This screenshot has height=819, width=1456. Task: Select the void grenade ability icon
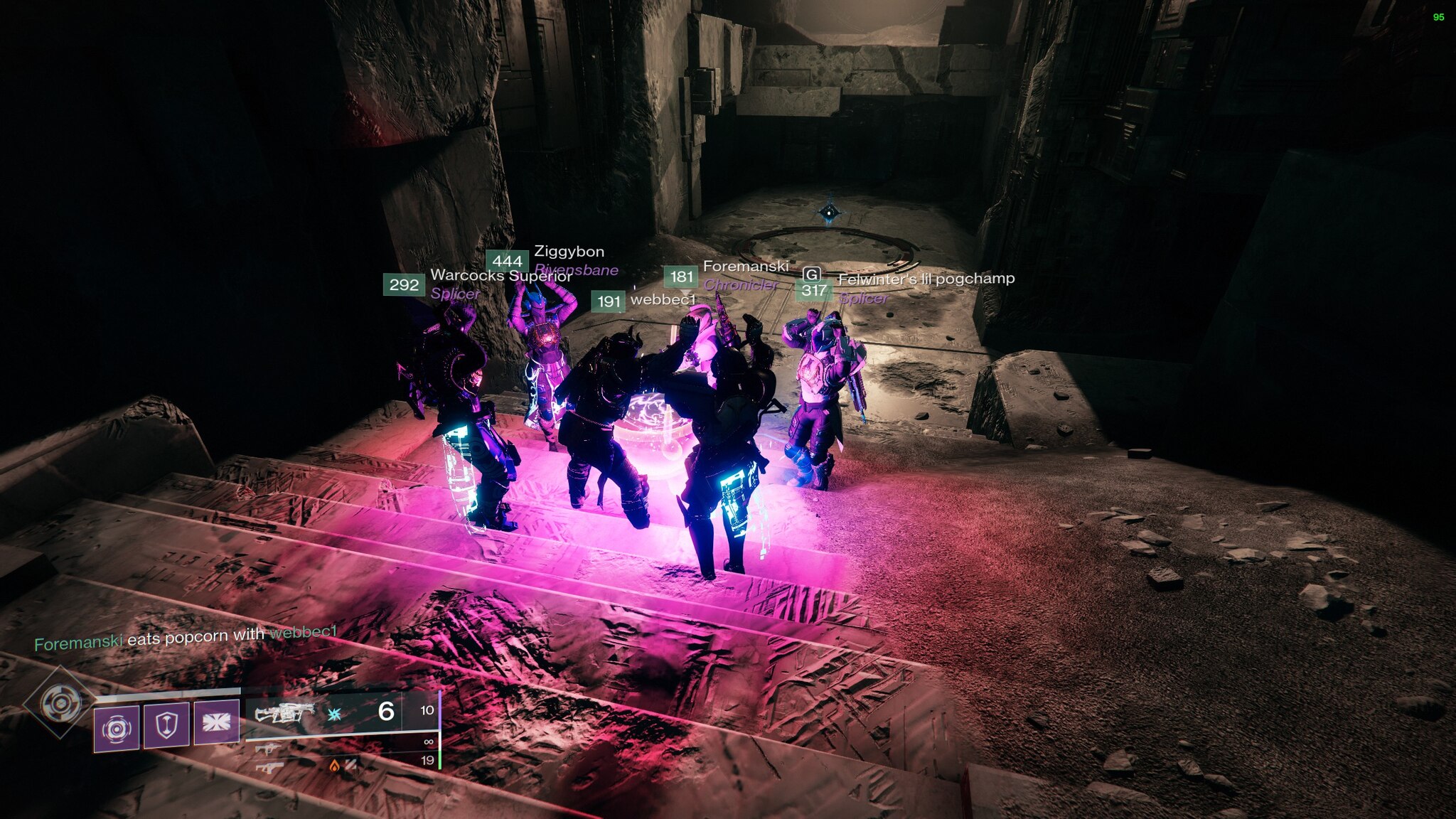pyautogui.click(x=117, y=727)
